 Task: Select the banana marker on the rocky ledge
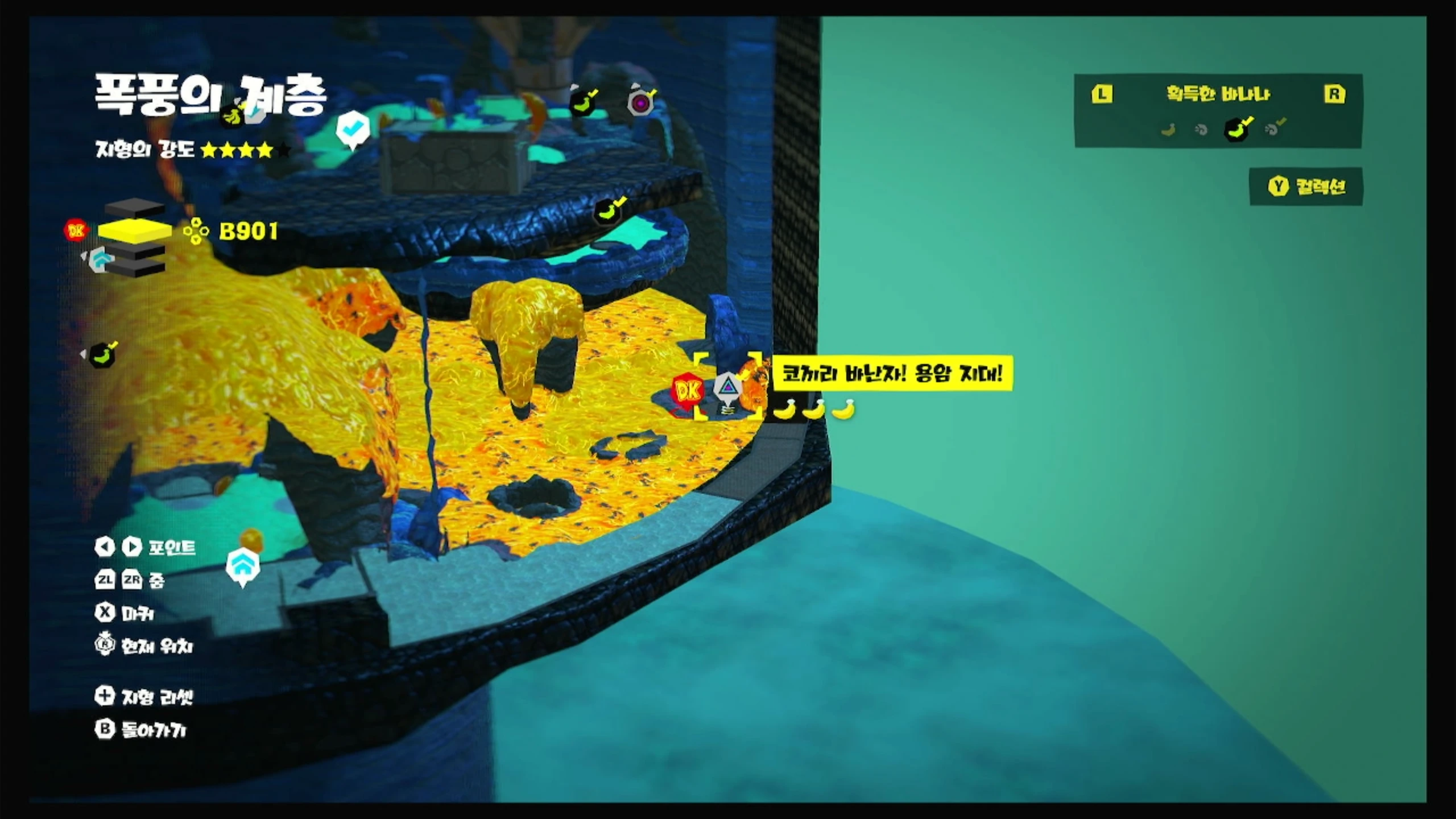tap(608, 212)
